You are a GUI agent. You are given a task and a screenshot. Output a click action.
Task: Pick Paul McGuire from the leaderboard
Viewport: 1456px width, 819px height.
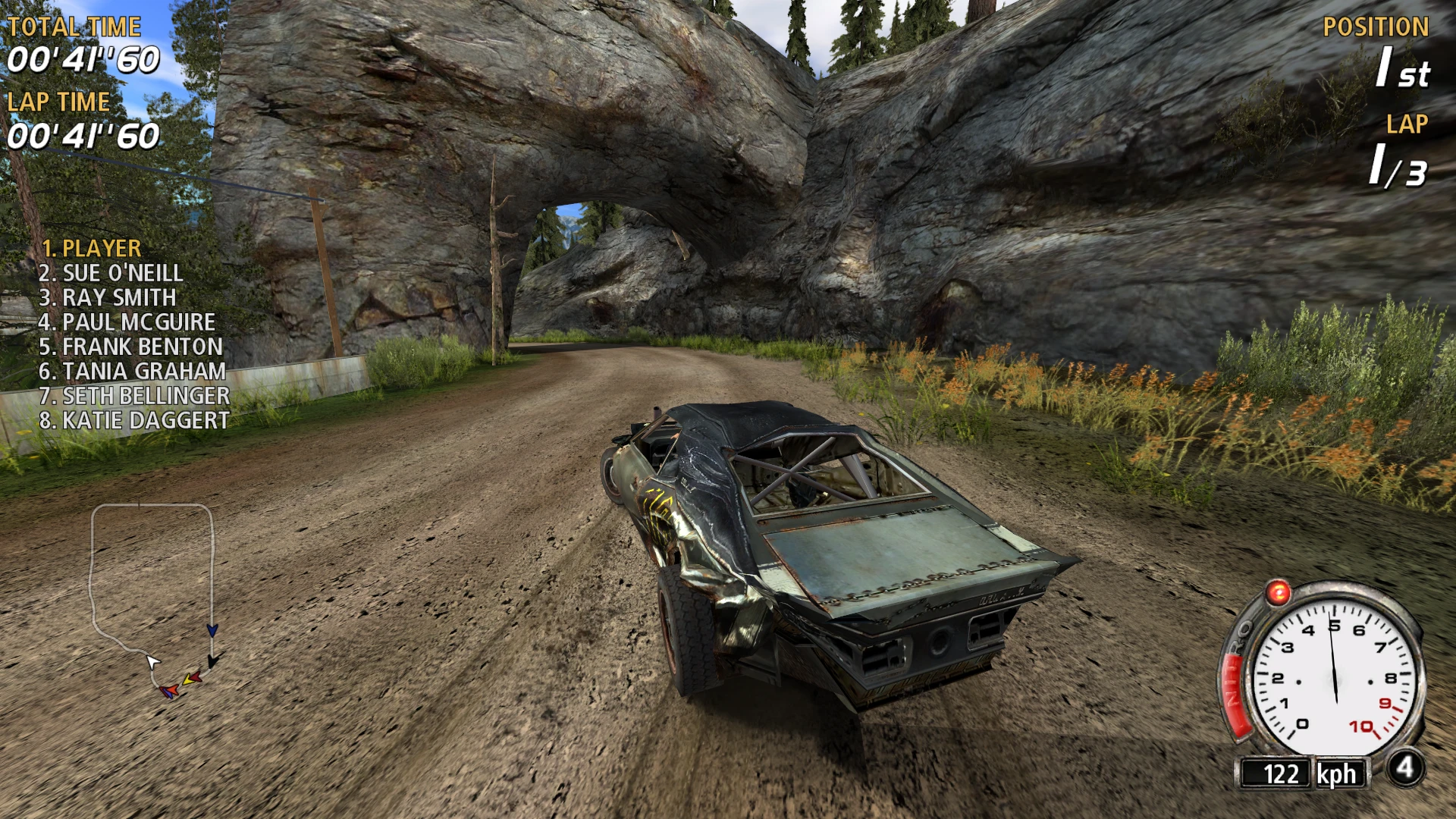pos(127,322)
